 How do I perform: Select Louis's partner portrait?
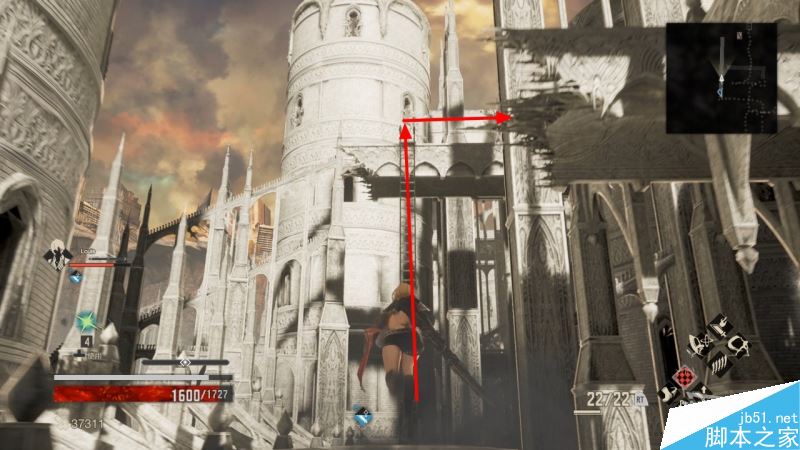[59, 257]
